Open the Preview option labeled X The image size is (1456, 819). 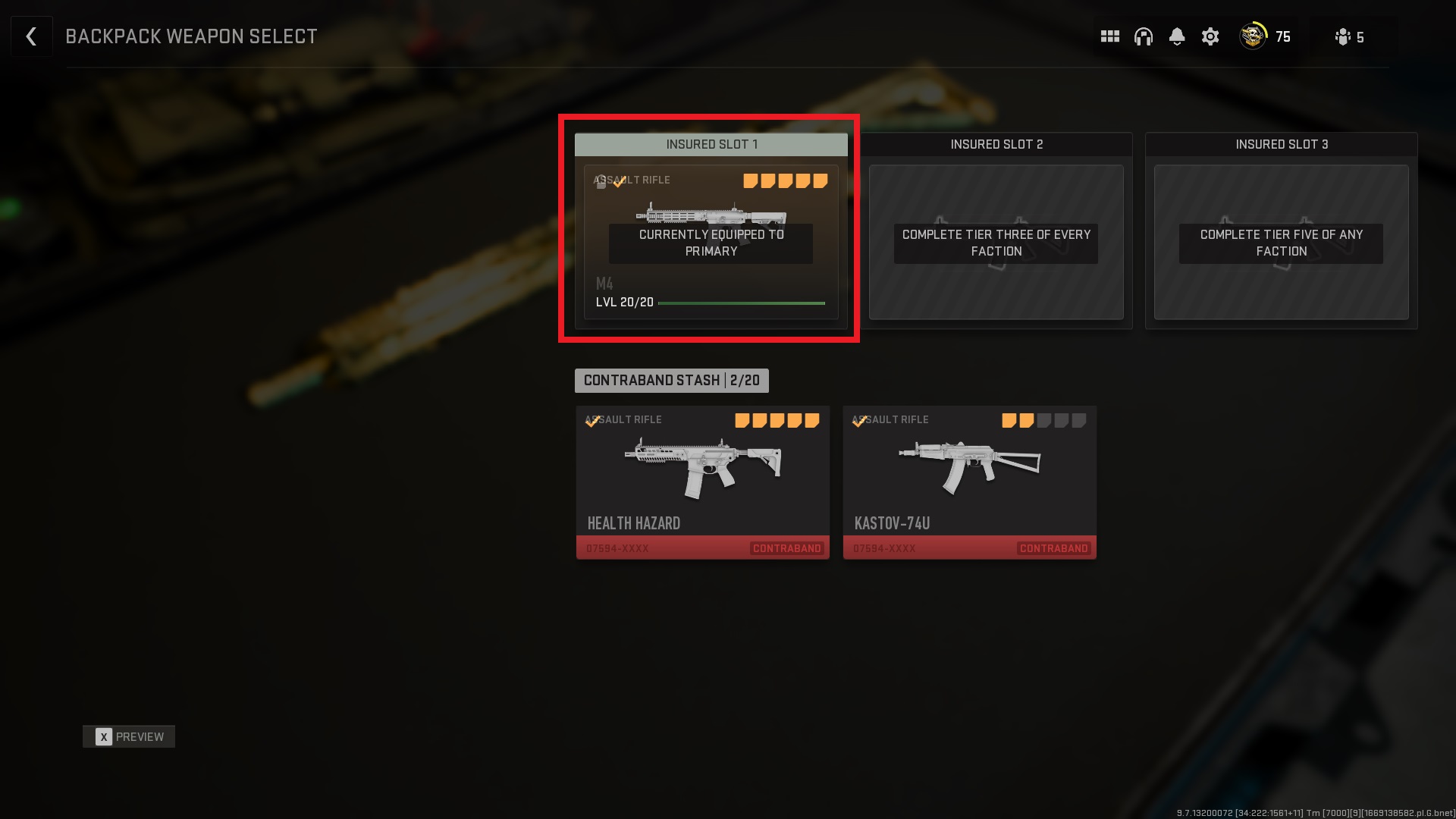click(x=129, y=736)
